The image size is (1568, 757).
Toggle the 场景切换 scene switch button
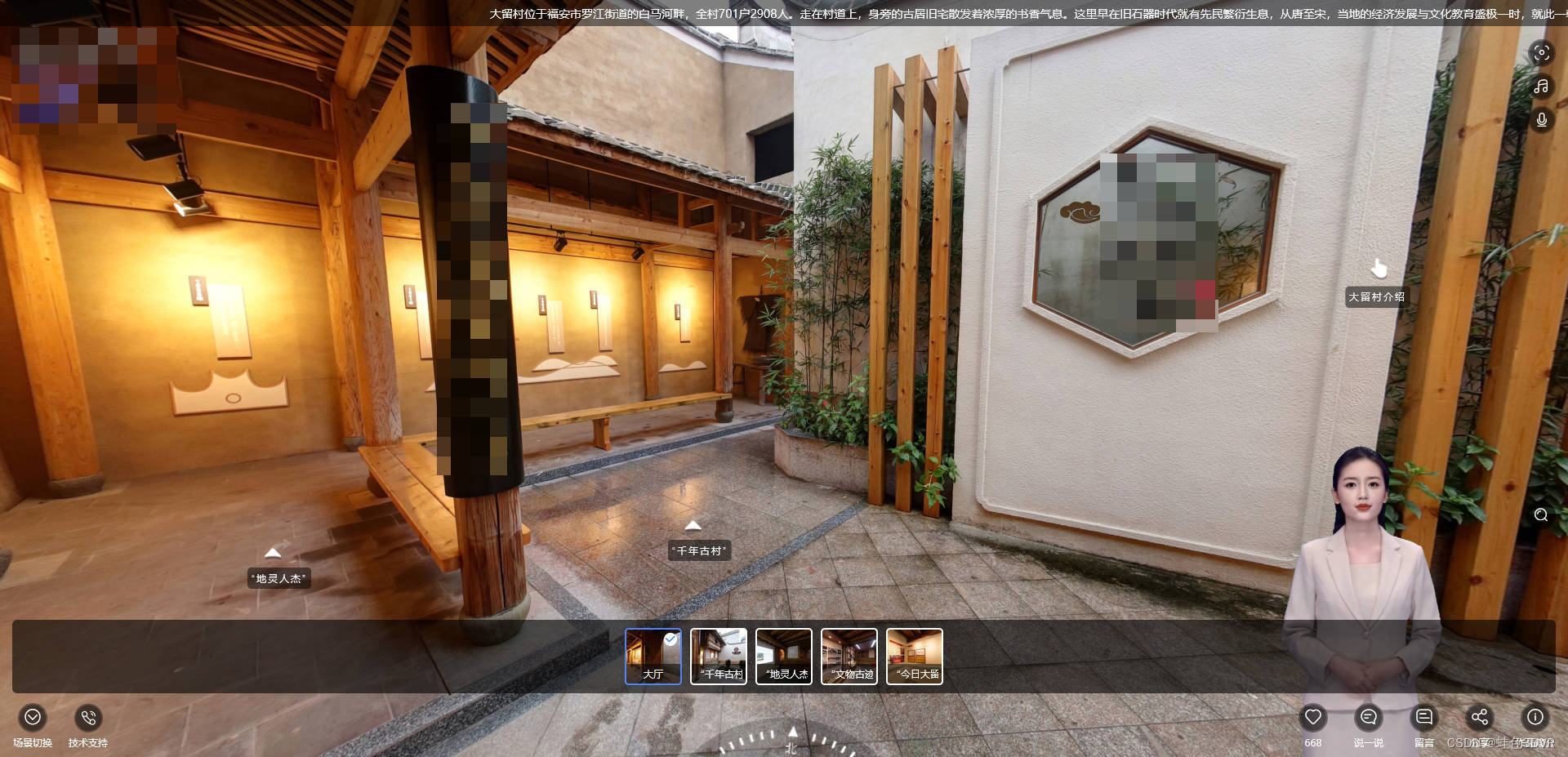tap(33, 718)
